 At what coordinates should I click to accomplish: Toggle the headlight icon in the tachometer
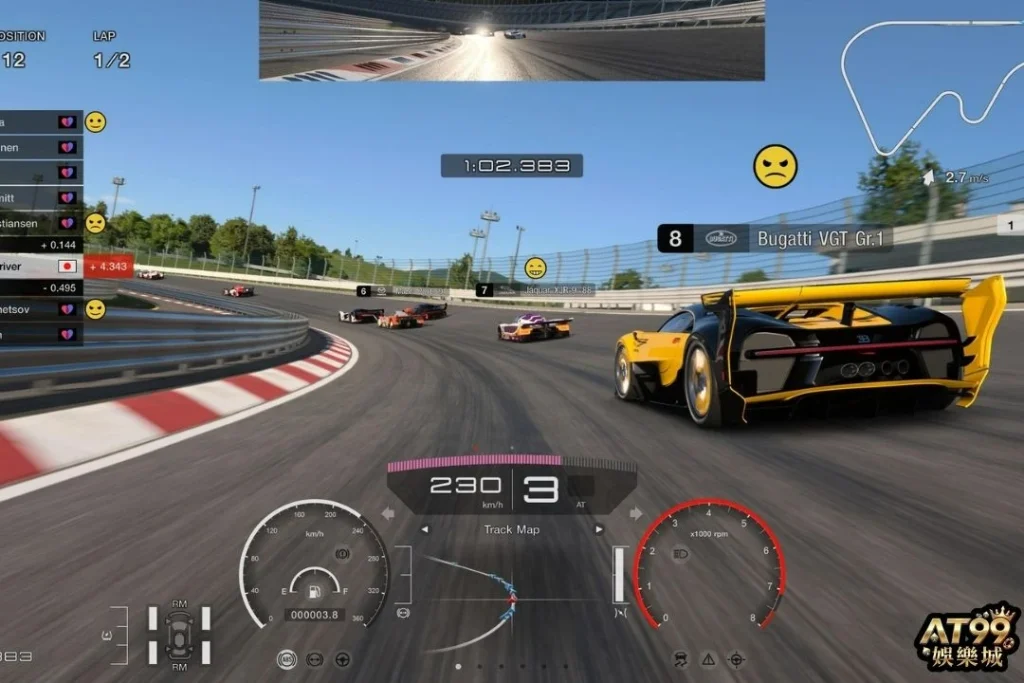coord(681,552)
